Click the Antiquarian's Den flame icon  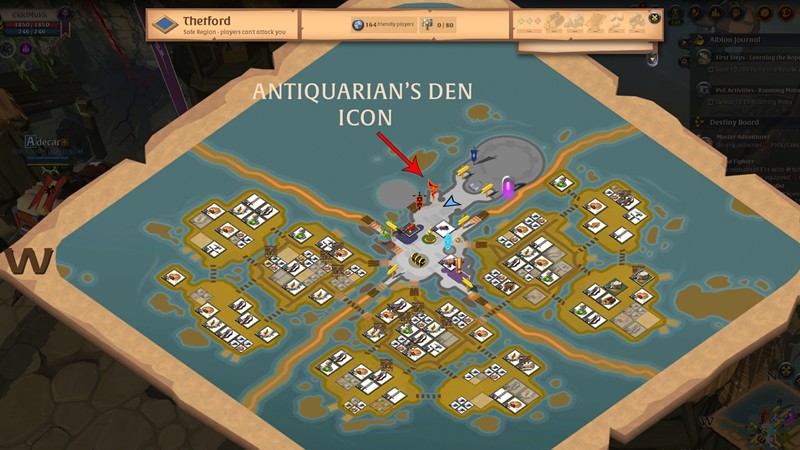coord(433,187)
